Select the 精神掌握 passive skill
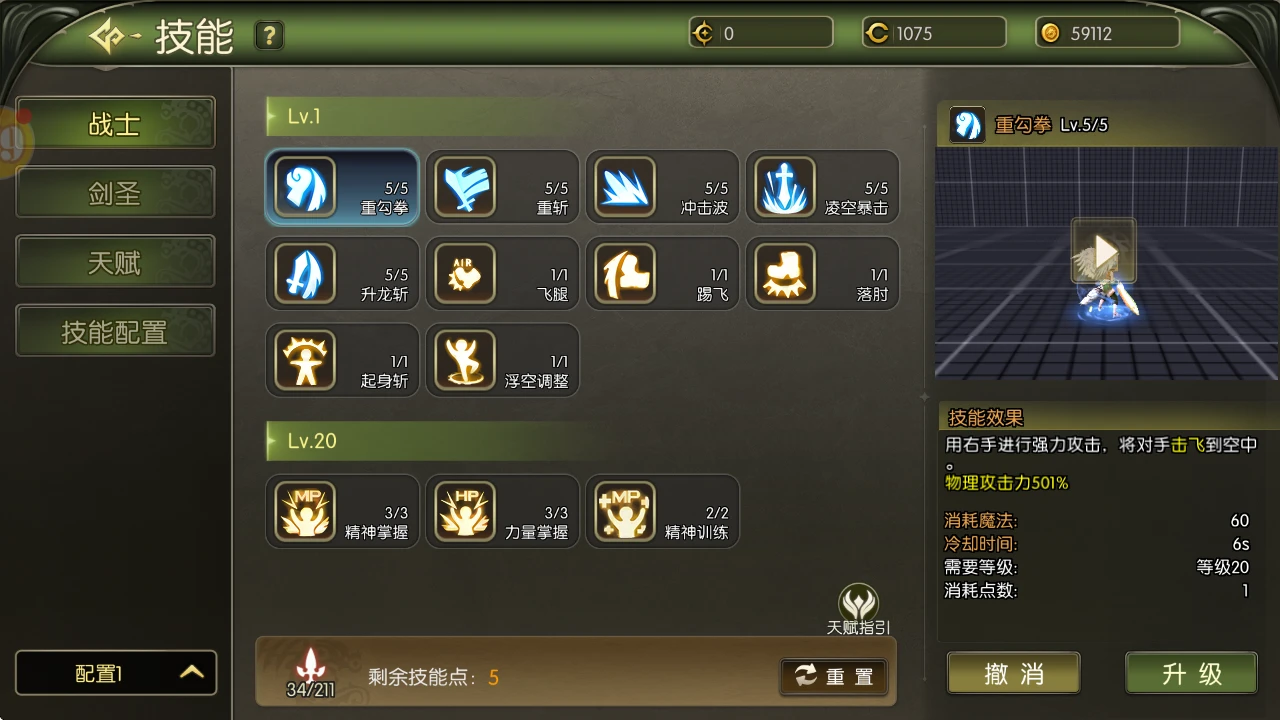Viewport: 1280px width, 720px height. tap(342, 511)
